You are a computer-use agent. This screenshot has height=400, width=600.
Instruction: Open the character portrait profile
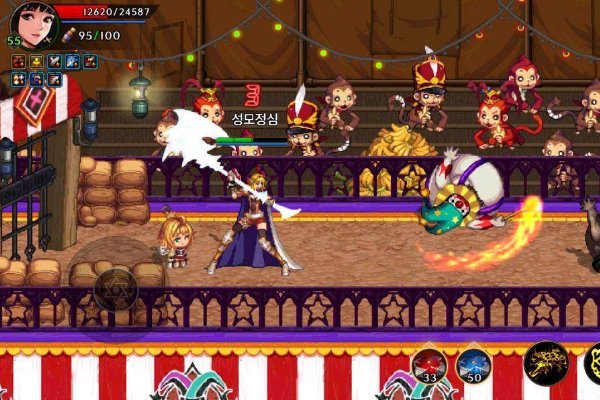click(x=31, y=25)
